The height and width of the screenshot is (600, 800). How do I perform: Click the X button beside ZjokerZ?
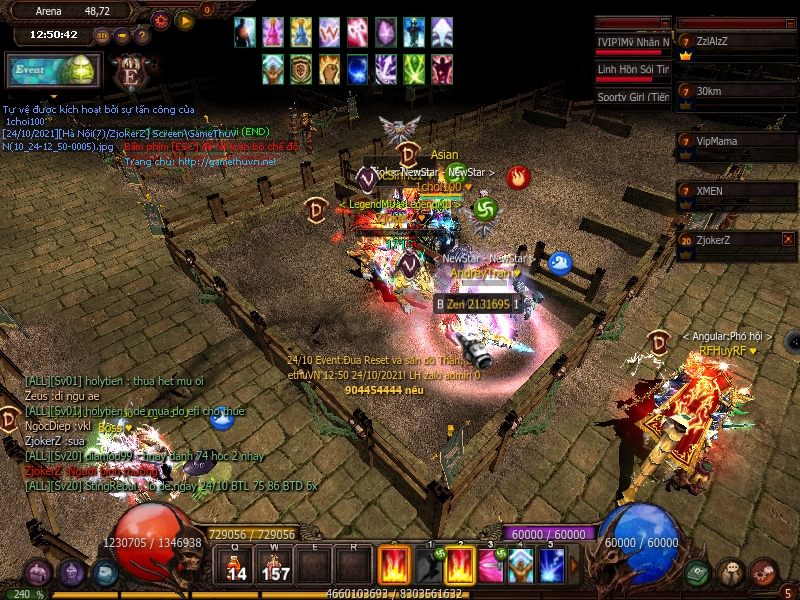click(x=788, y=239)
